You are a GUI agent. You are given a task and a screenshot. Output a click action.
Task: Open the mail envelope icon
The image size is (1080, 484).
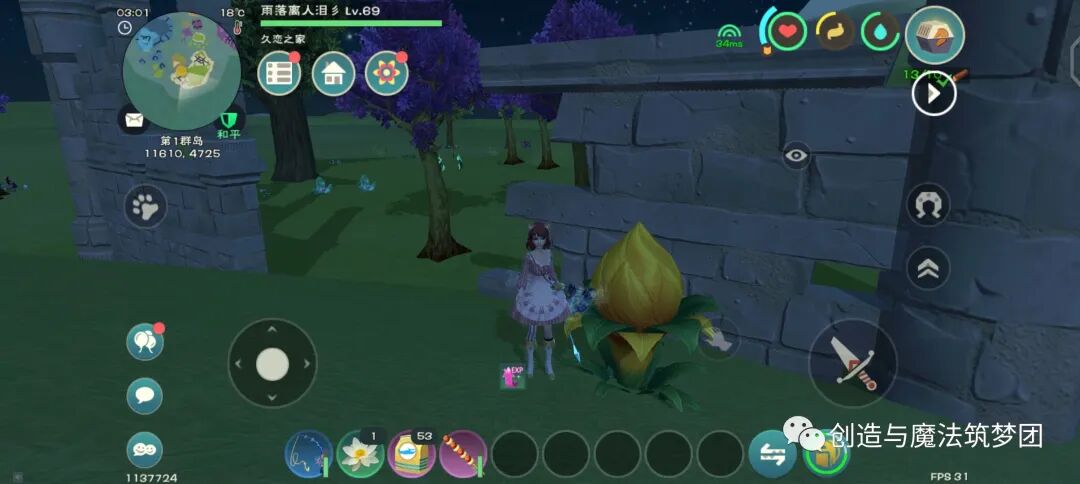(x=133, y=120)
